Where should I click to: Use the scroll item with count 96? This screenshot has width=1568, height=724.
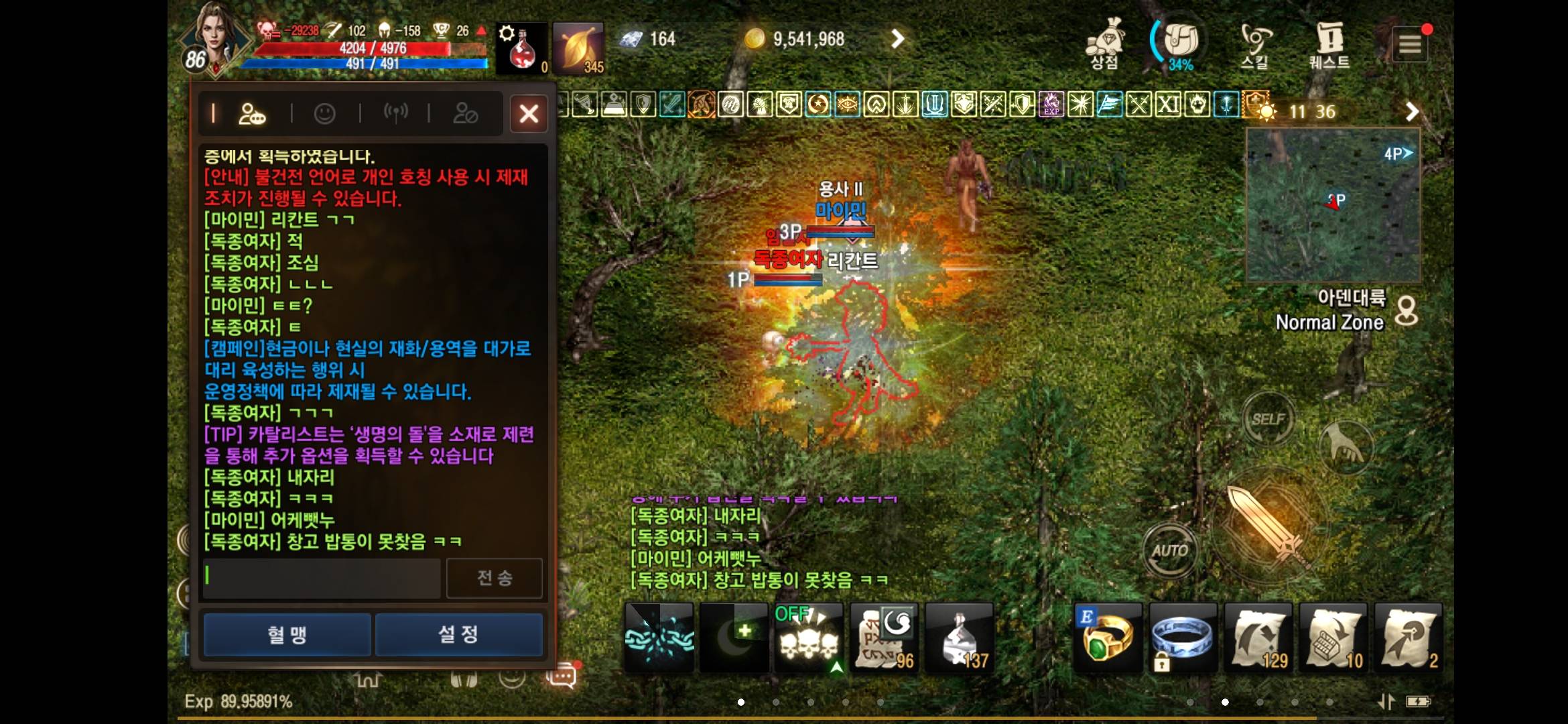click(x=885, y=637)
